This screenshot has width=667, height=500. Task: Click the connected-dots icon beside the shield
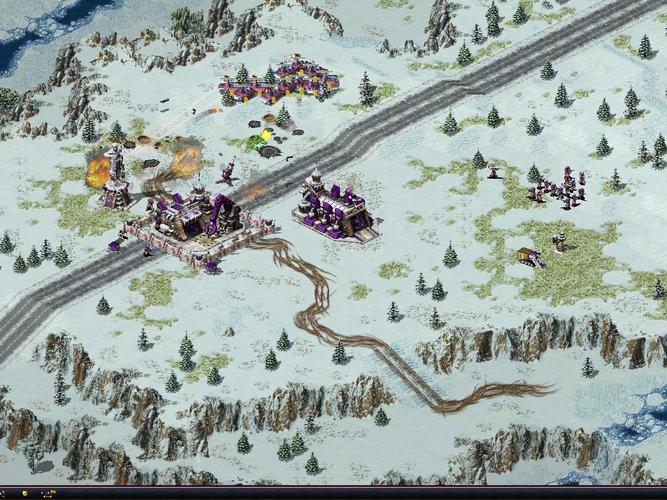[x=48, y=493]
